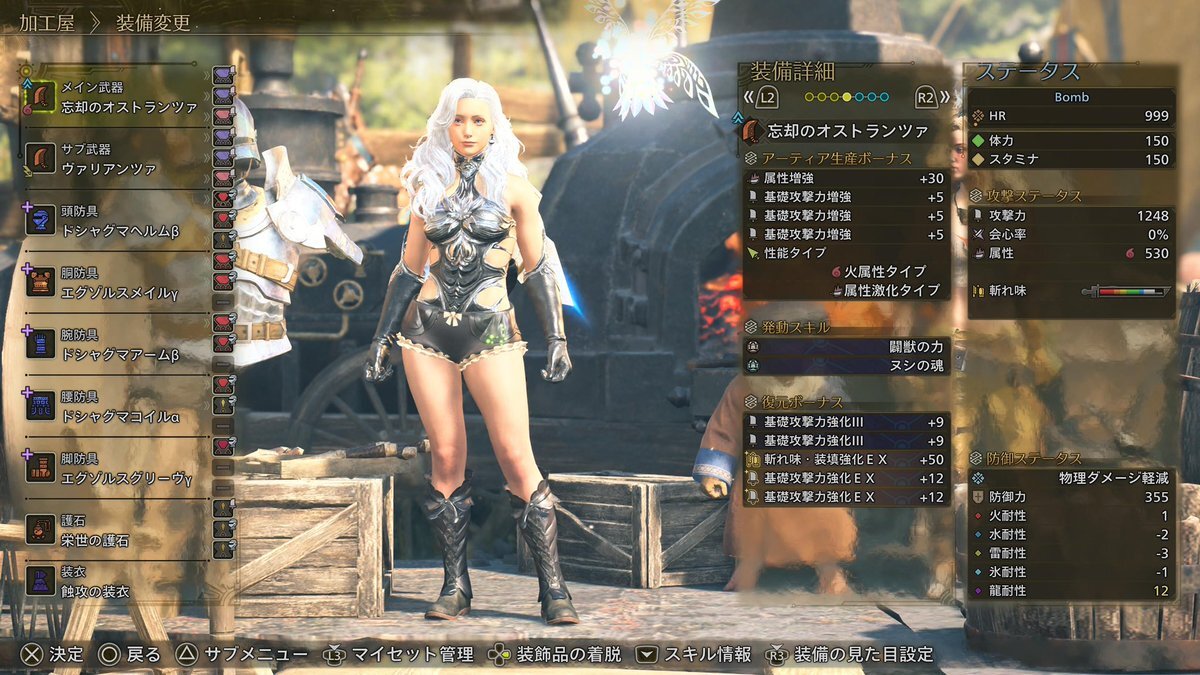Choose chest armor エグゾルスメイルγ

pyautogui.click(x=115, y=283)
